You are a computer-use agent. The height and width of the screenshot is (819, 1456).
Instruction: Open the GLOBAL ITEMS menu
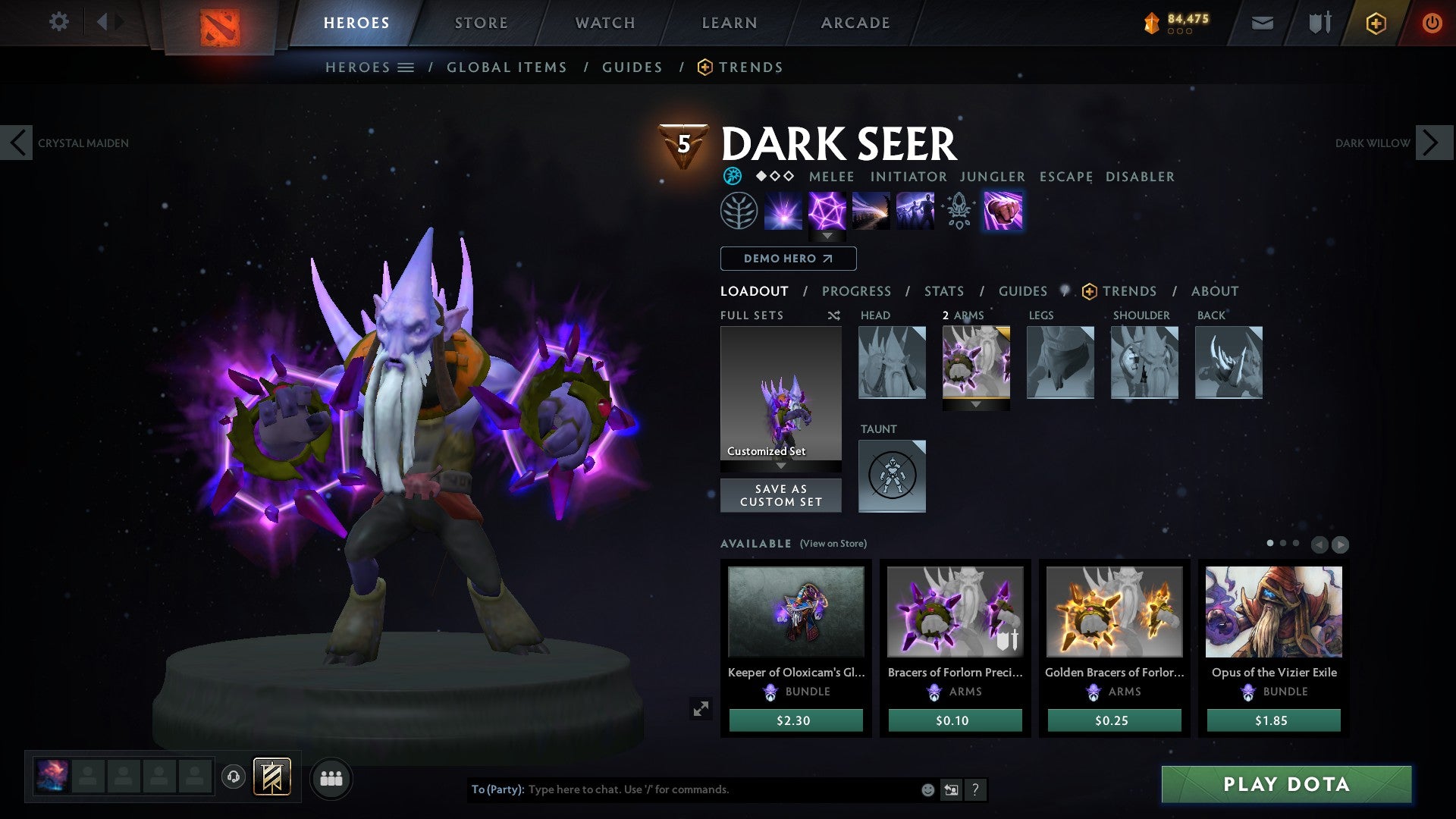click(507, 67)
